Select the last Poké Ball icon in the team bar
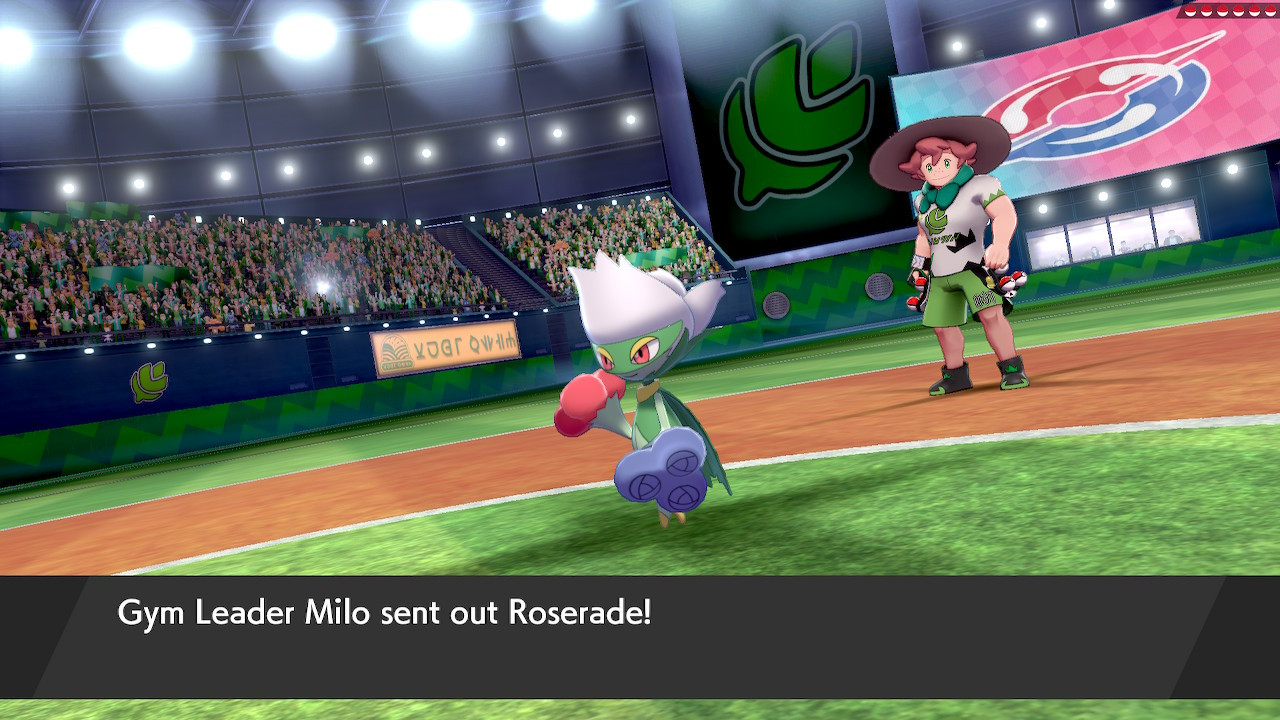 coord(1271,11)
